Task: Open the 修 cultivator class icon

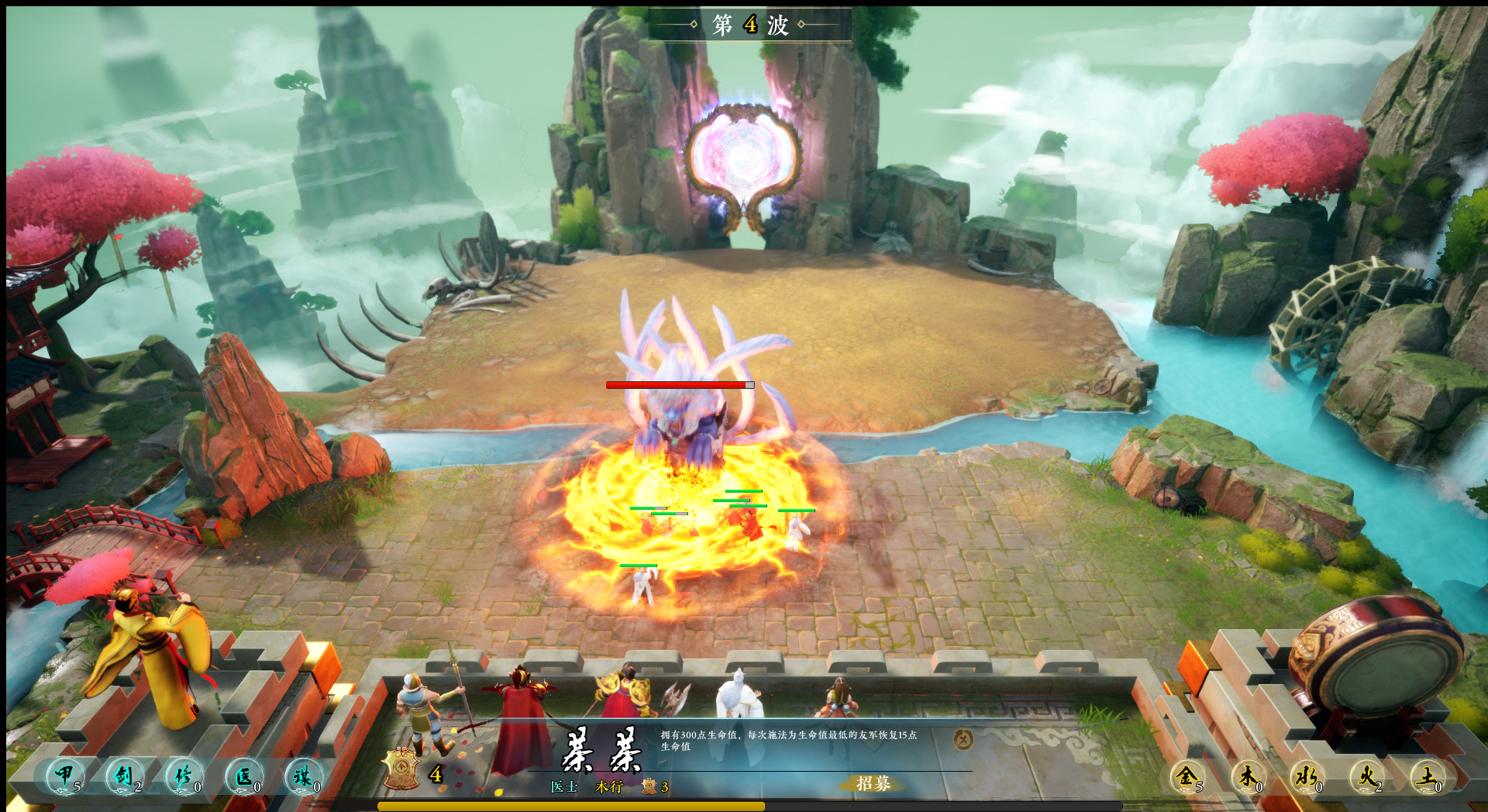Action: [184, 776]
